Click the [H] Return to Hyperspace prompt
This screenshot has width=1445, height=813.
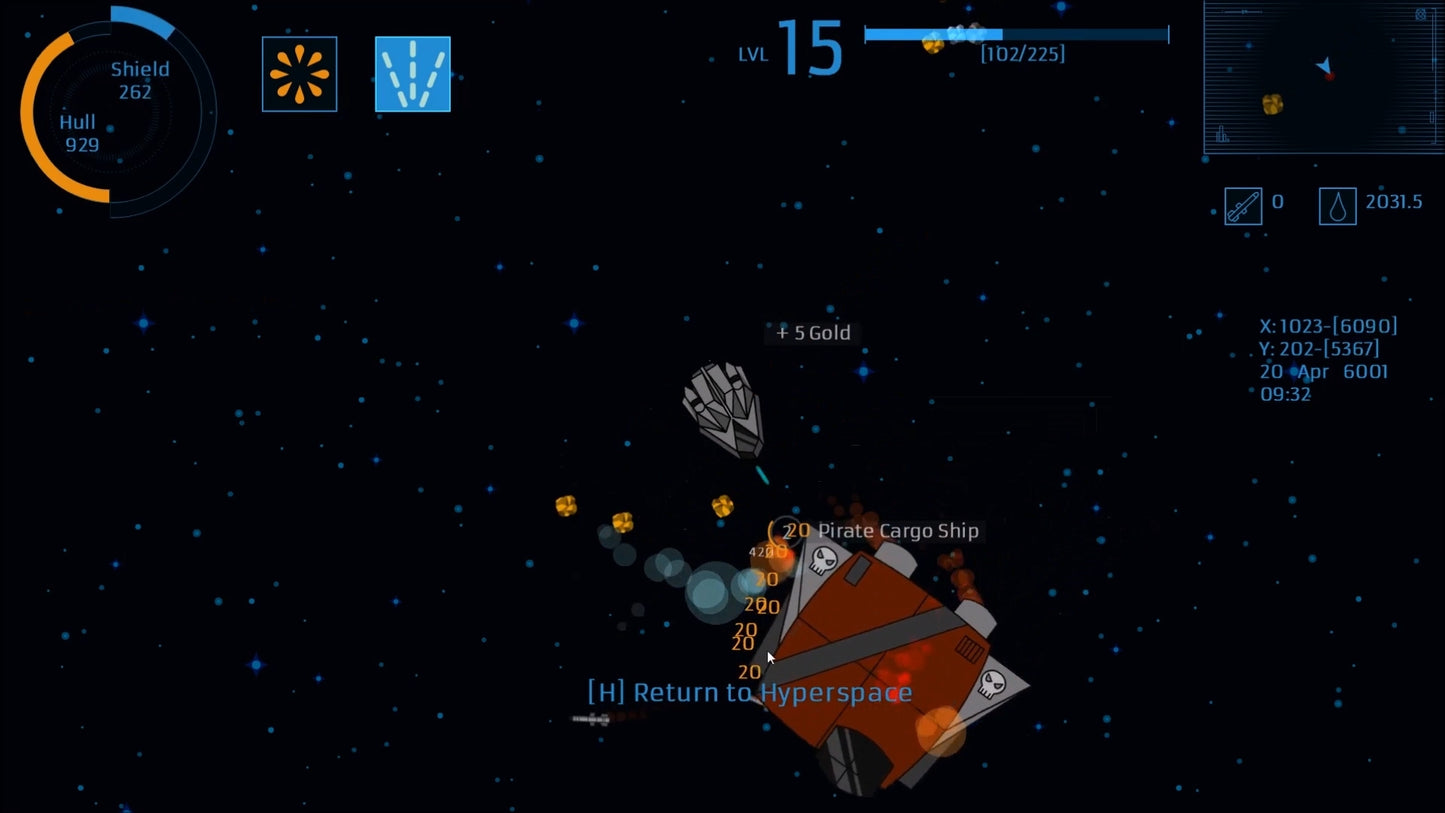tap(748, 691)
